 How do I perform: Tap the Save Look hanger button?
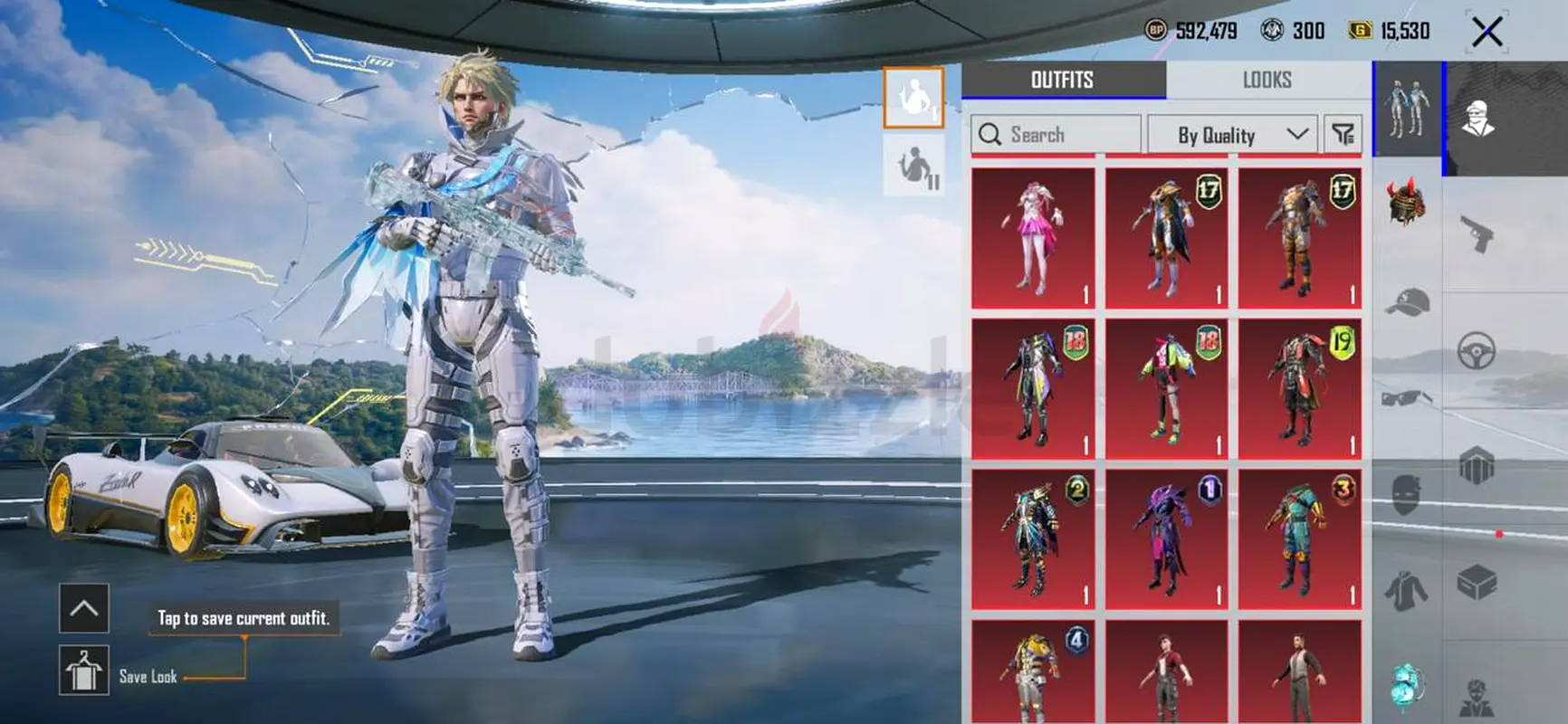point(83,671)
